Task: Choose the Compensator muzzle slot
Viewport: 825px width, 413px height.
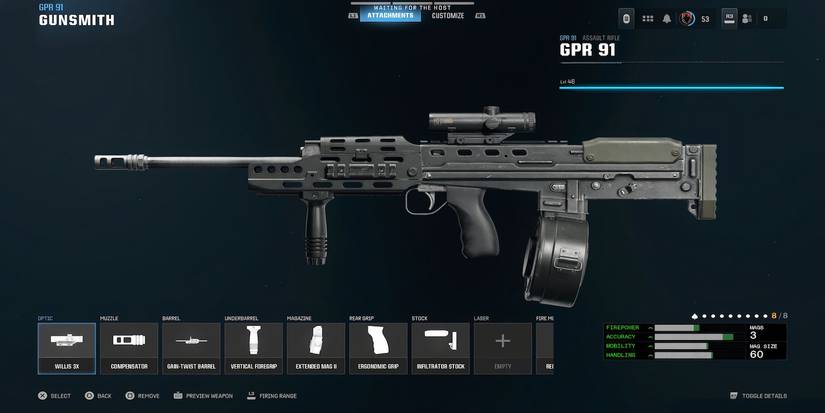Action: pos(129,348)
